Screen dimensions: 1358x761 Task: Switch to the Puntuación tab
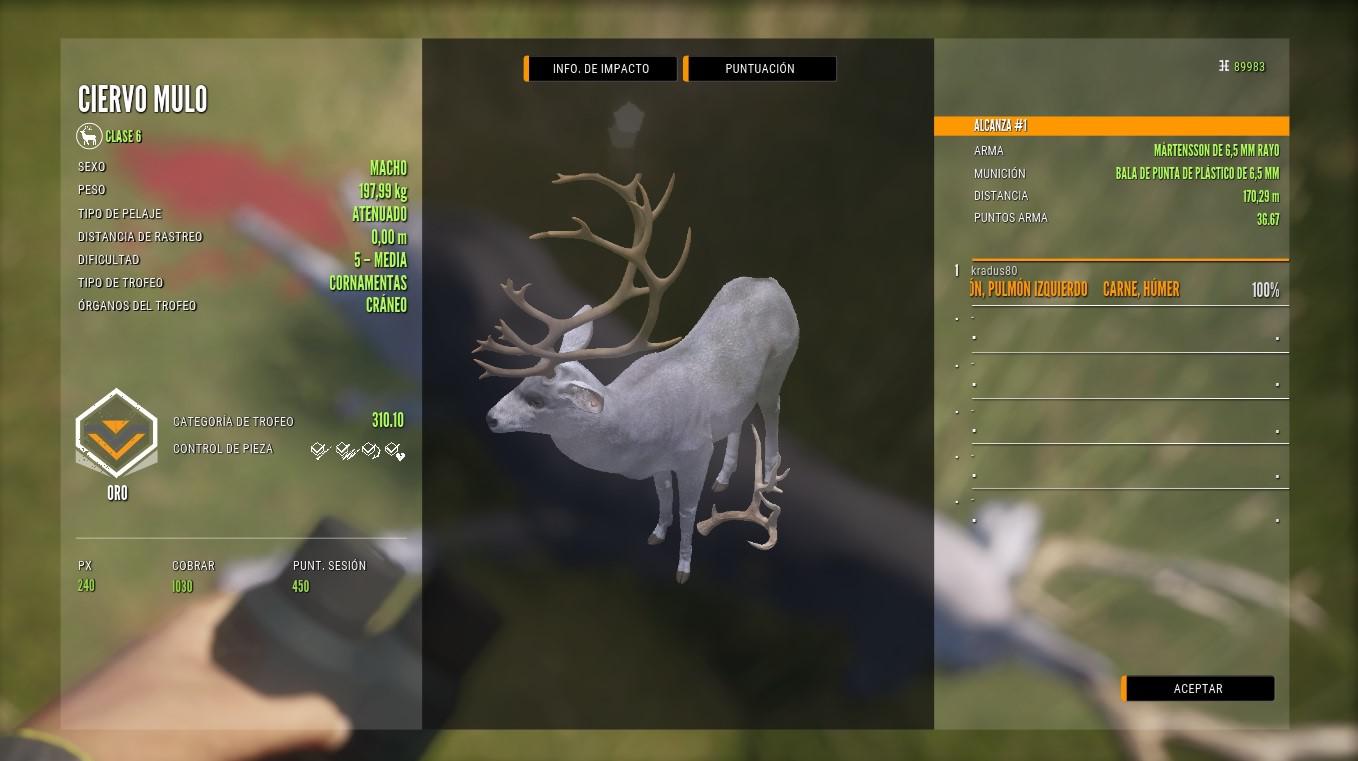point(760,69)
